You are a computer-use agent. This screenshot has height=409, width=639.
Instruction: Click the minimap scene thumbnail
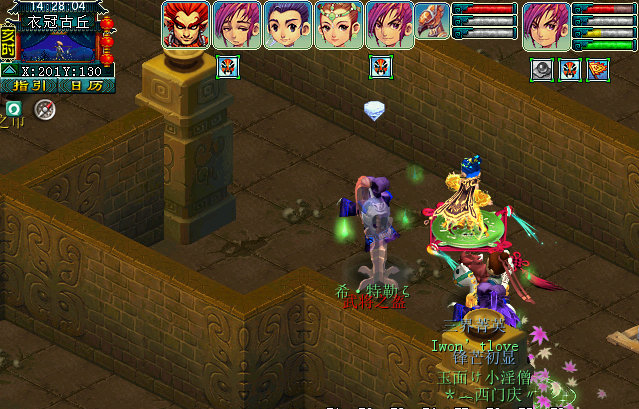(58, 46)
